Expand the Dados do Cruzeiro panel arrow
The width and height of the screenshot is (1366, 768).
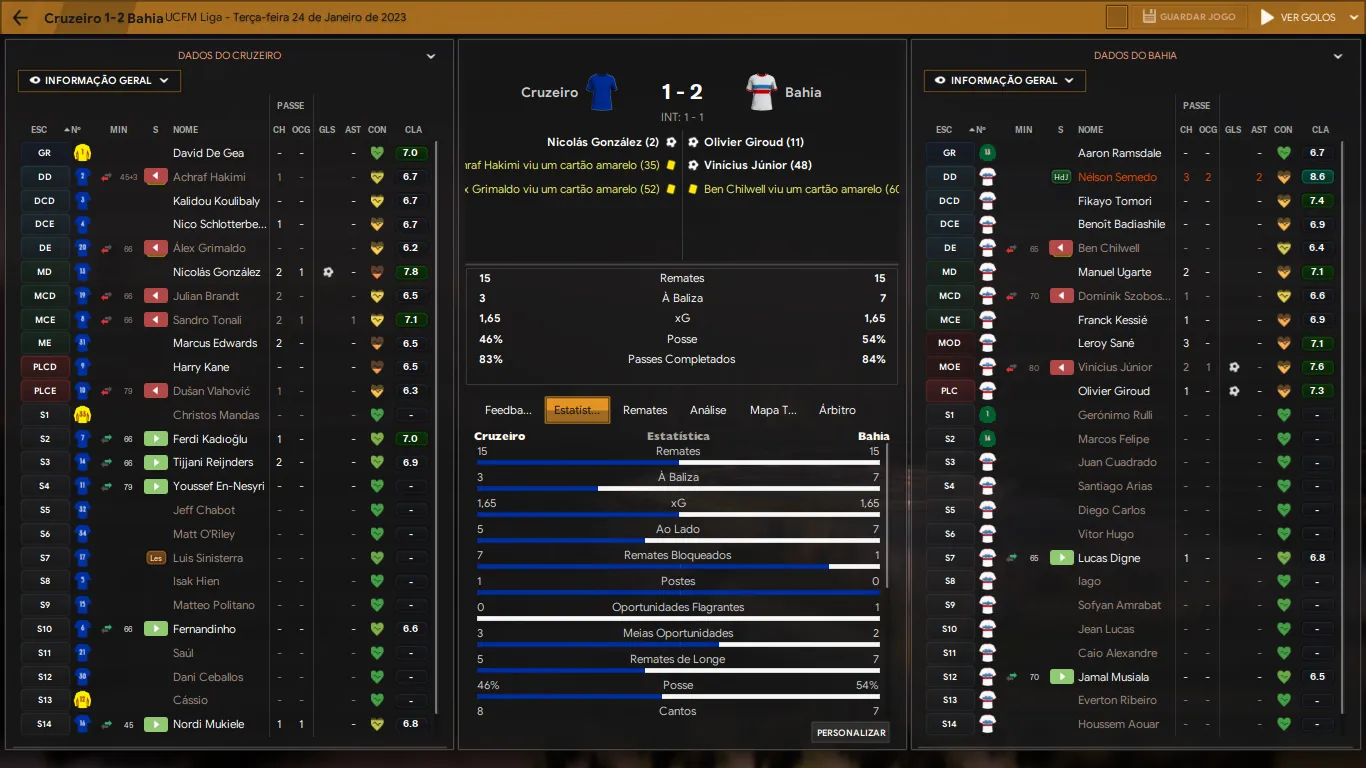(431, 57)
